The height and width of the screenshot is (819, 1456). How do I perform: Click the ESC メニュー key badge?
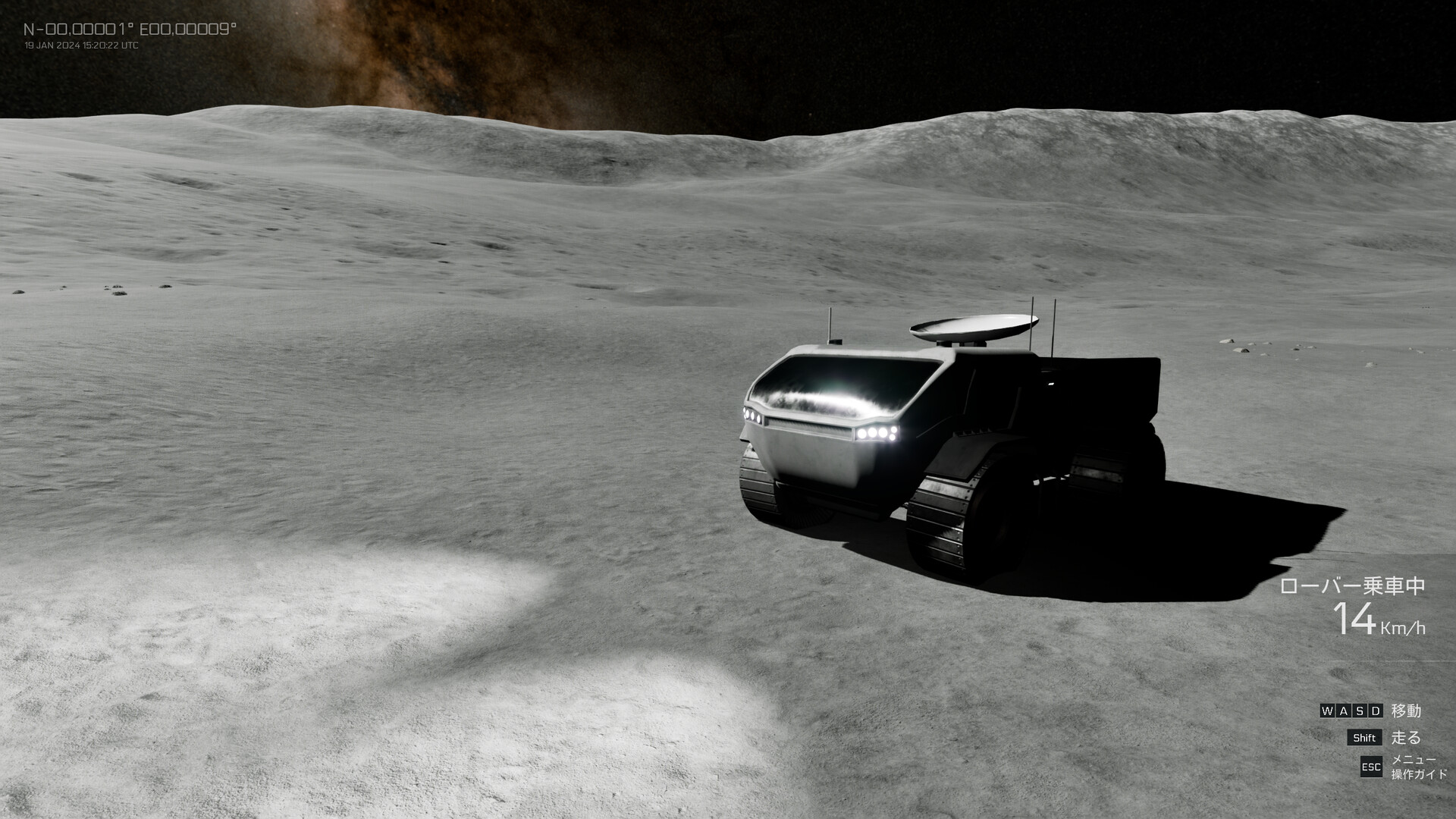point(1373,767)
